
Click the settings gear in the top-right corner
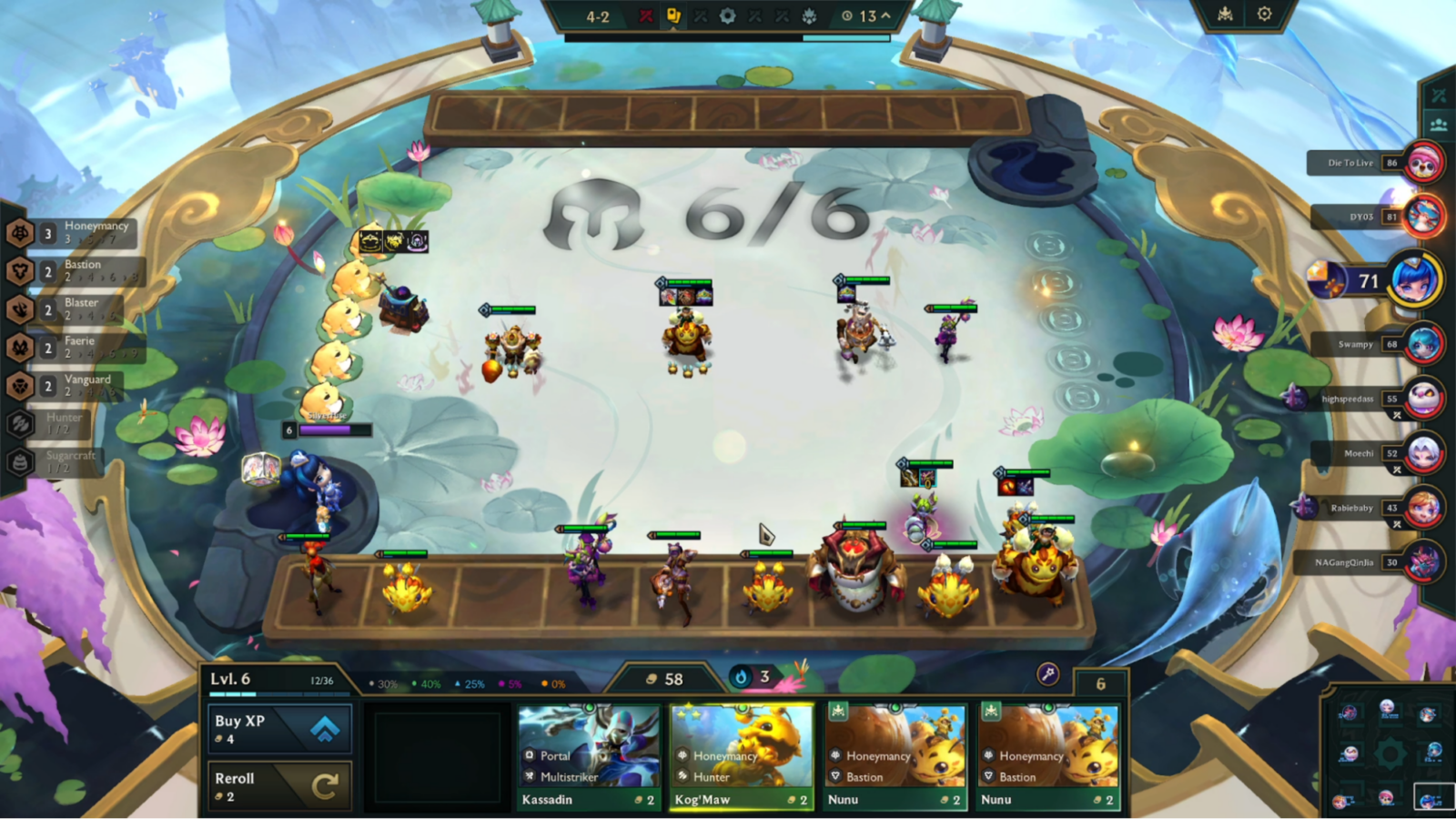pos(1265,14)
